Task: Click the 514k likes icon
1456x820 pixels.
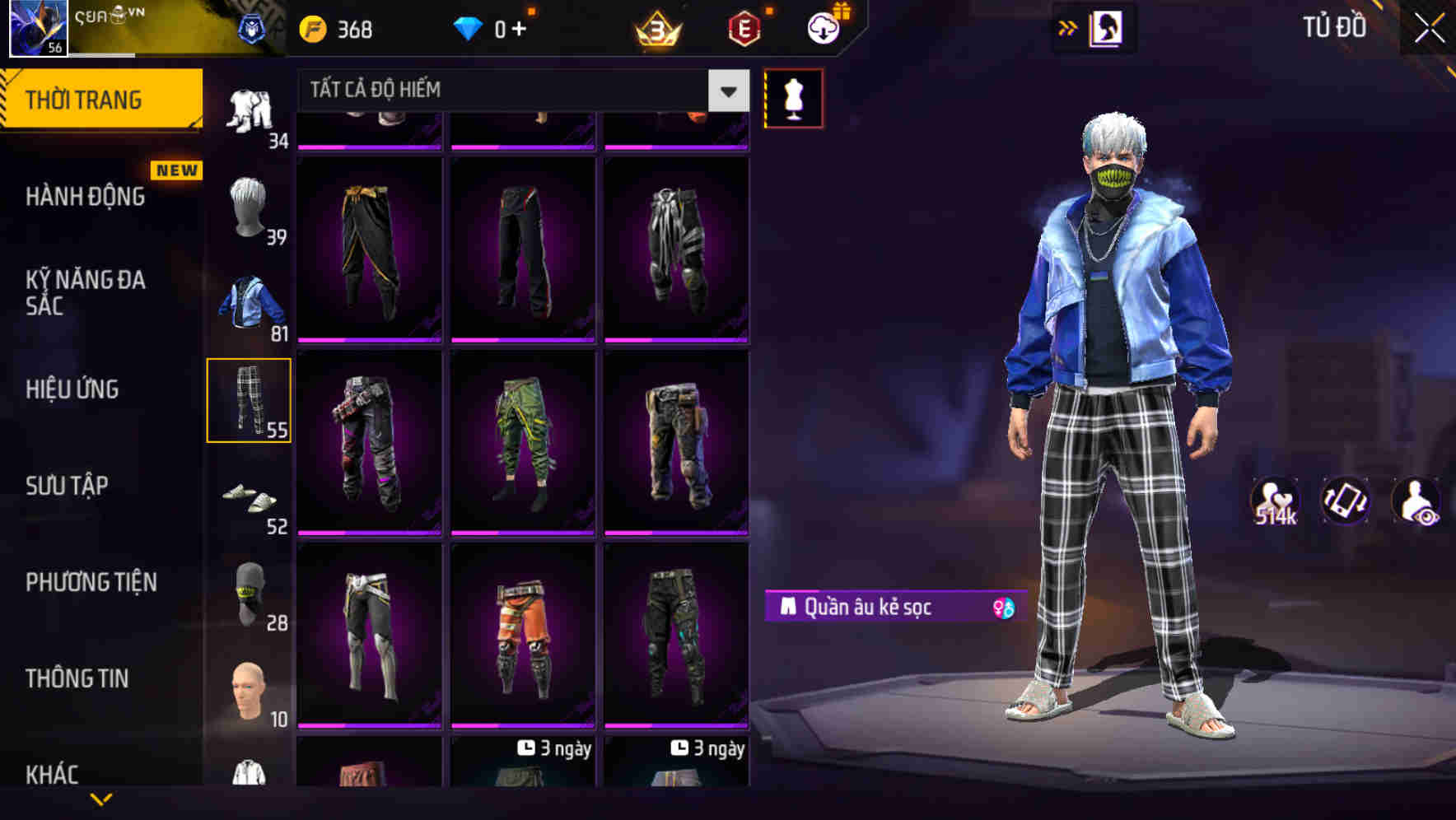Action: click(x=1274, y=501)
